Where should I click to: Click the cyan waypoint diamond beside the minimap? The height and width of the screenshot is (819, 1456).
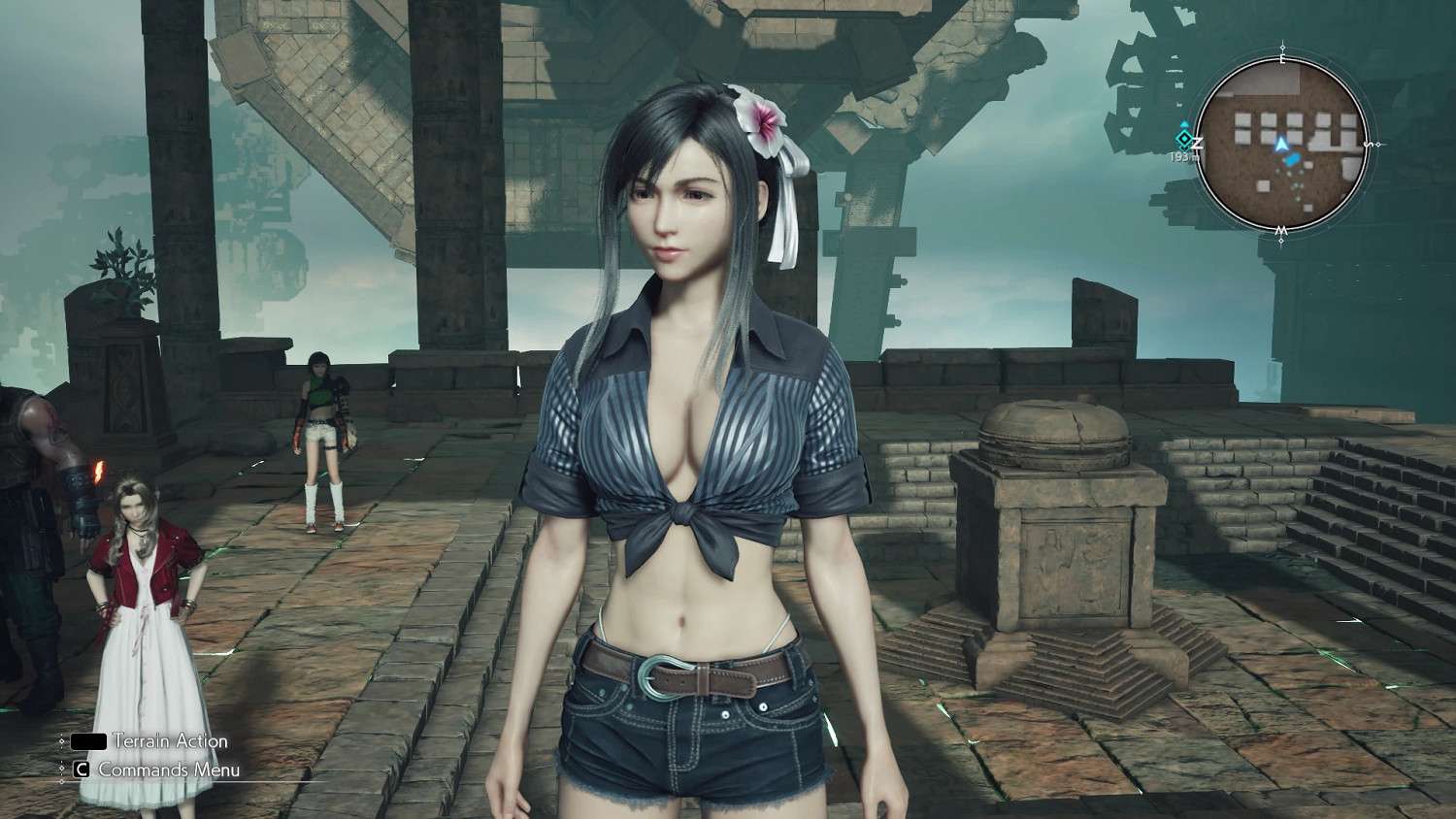[1184, 138]
